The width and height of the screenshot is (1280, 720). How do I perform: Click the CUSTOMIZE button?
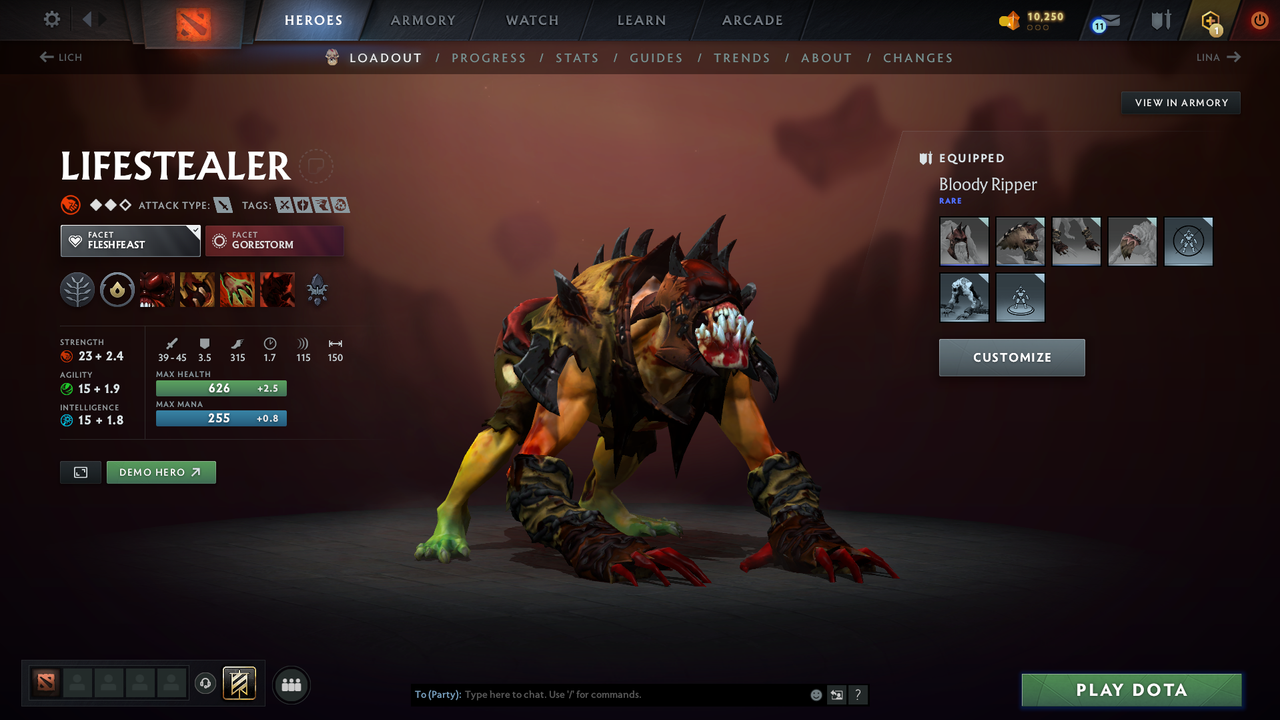[x=1011, y=357]
